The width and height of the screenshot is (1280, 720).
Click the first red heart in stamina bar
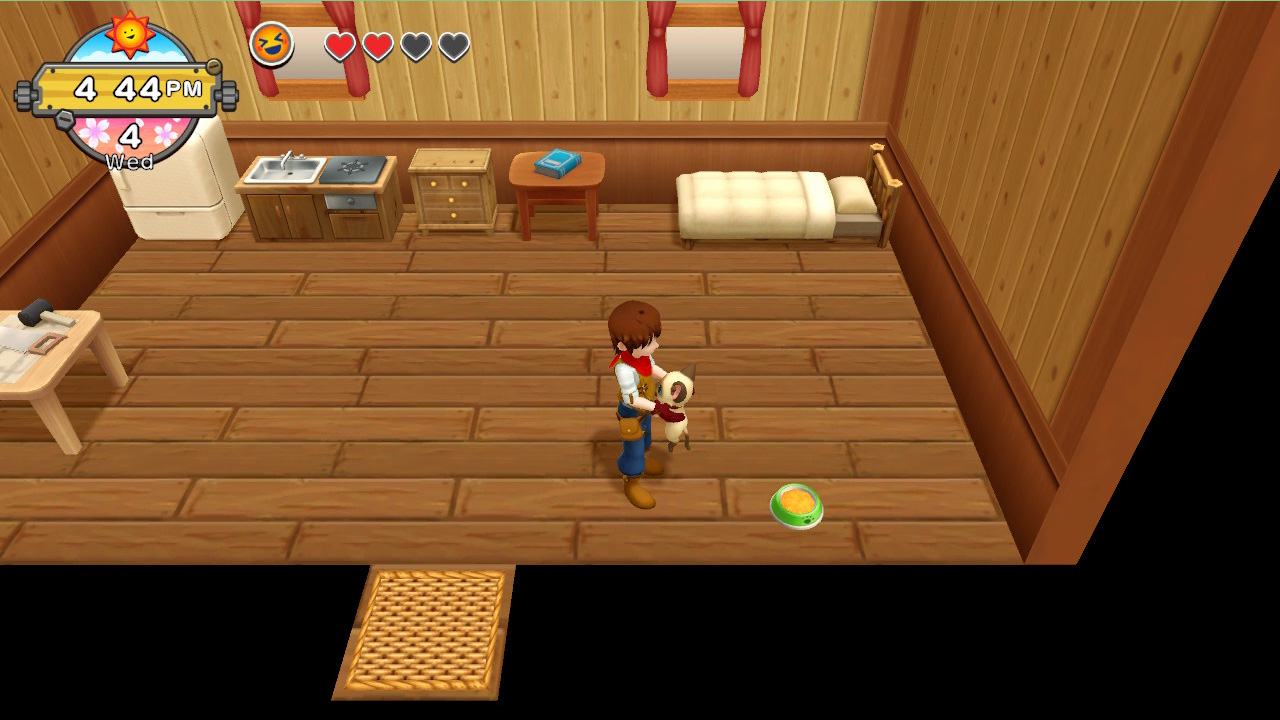[x=339, y=45]
